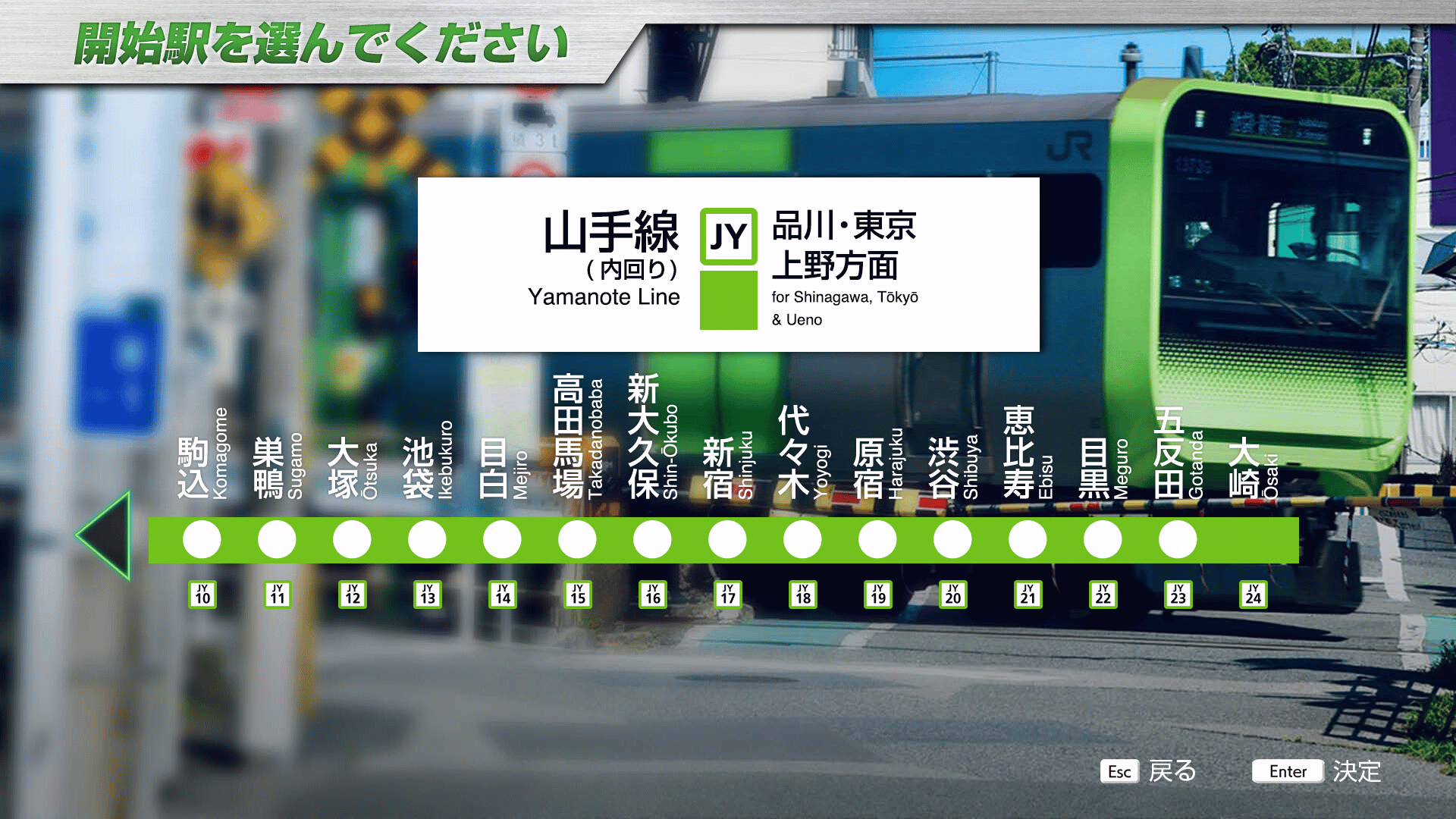Select the Shibuya station dot

point(952,539)
